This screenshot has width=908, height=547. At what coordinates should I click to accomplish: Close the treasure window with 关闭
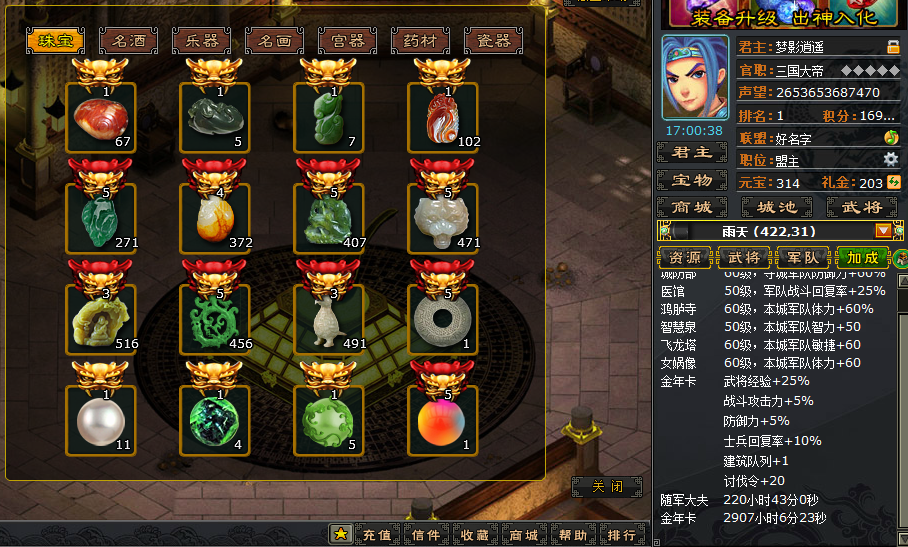606,487
